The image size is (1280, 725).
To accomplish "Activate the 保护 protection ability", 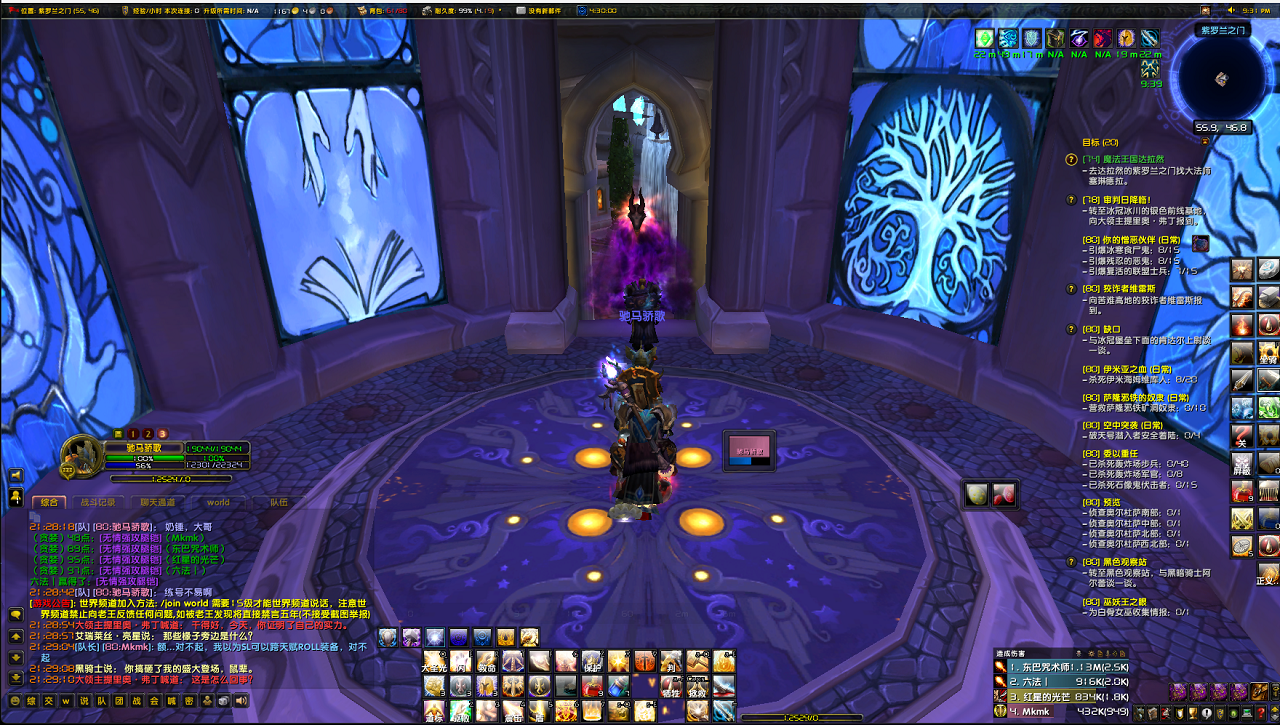I will click(592, 662).
